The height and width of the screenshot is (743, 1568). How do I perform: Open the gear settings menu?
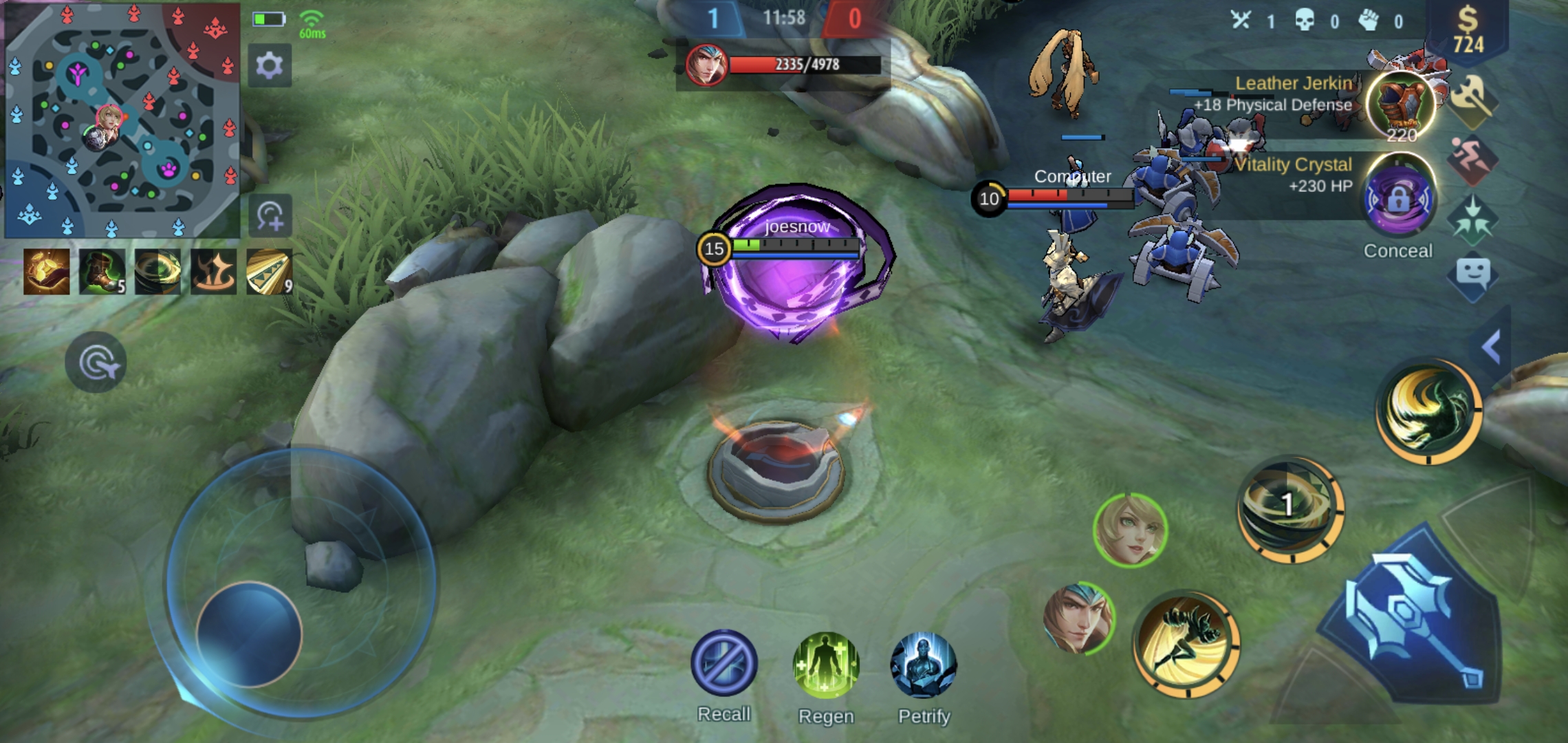pos(270,66)
